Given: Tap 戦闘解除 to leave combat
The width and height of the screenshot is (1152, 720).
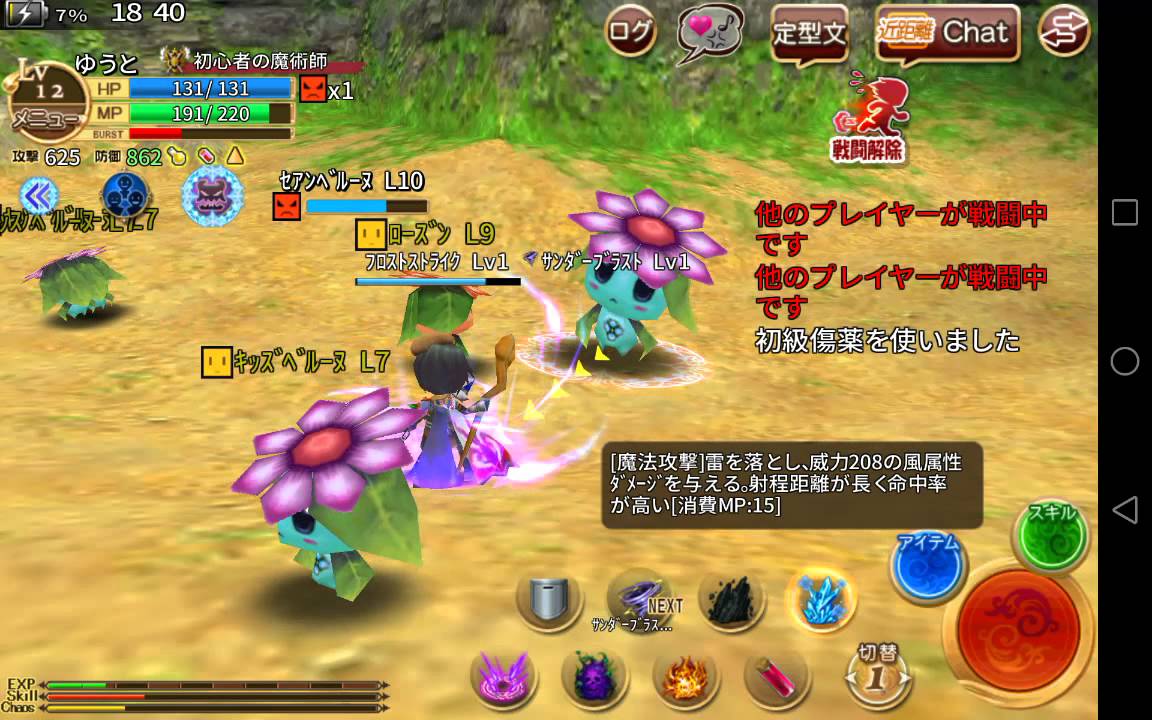Looking at the screenshot, I should tap(868, 118).
